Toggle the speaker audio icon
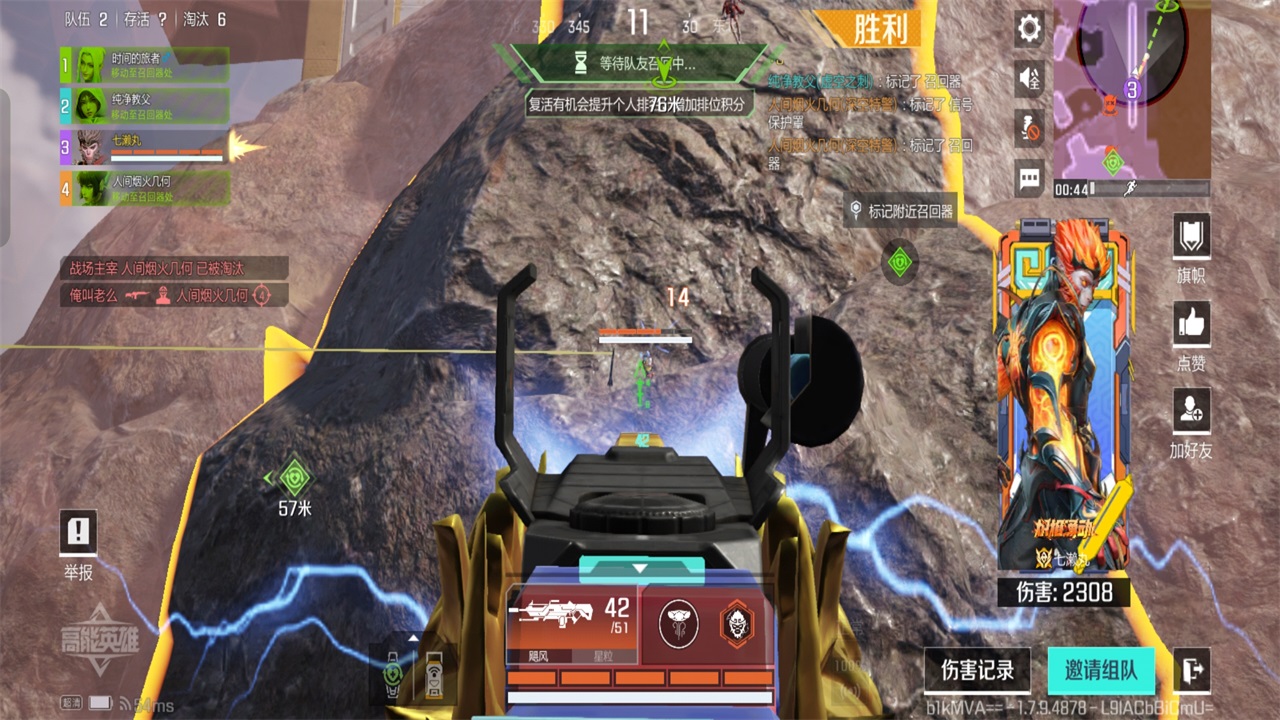1280x720 pixels. pos(1030,79)
